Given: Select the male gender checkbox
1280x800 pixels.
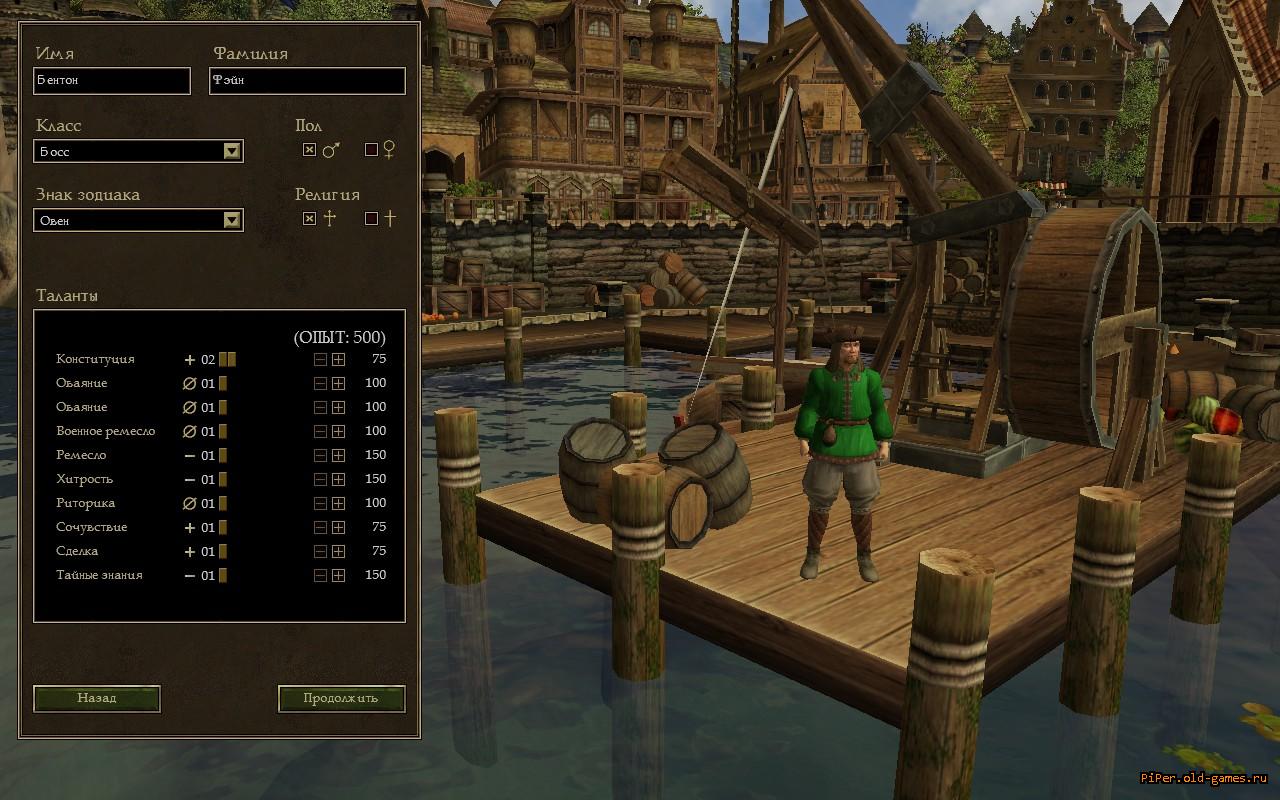Looking at the screenshot, I should click(x=310, y=150).
